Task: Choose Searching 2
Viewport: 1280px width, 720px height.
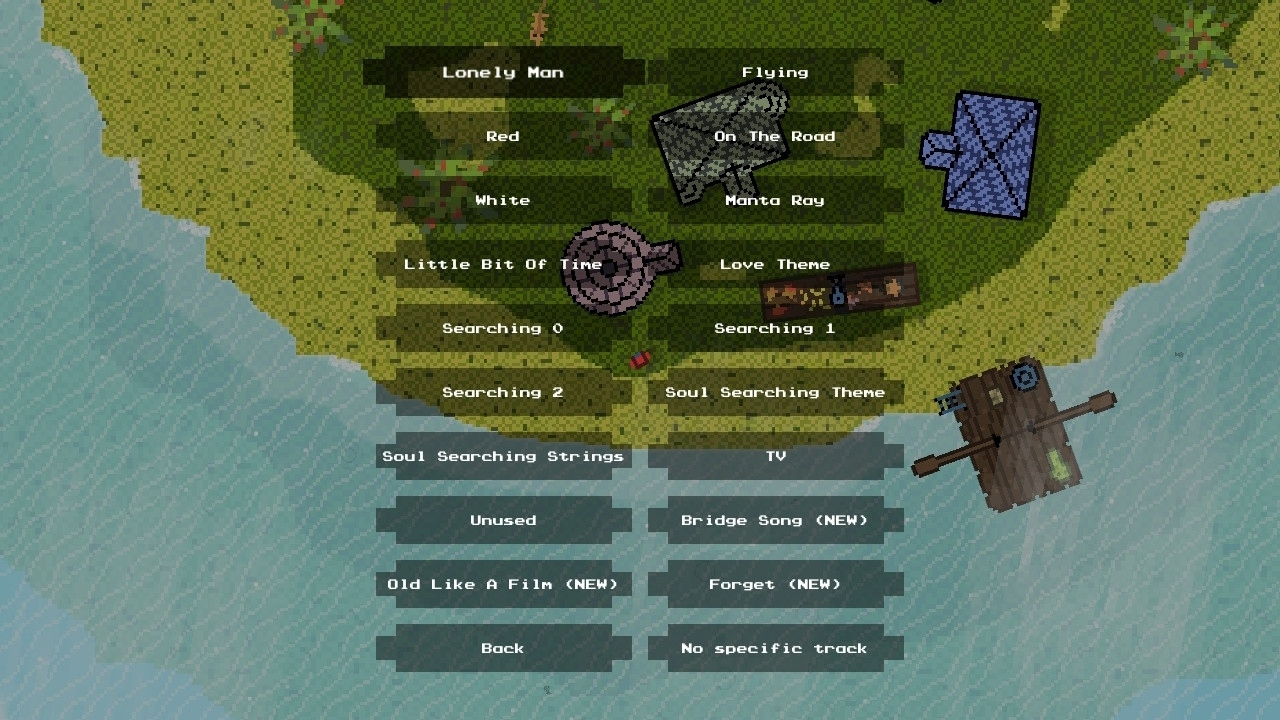Action: point(503,392)
